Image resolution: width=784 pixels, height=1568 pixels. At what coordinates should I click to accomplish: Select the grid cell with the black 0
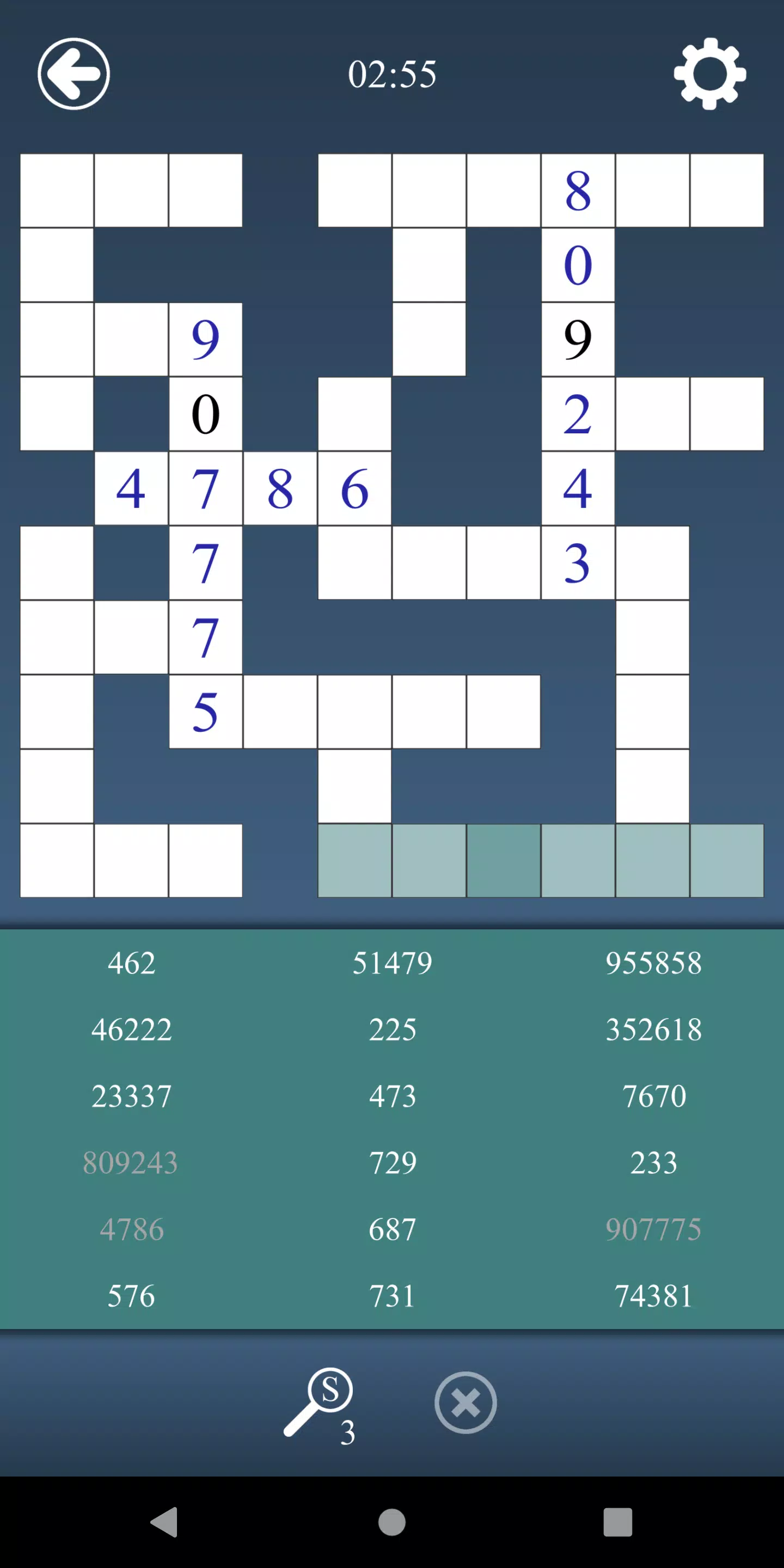205,414
